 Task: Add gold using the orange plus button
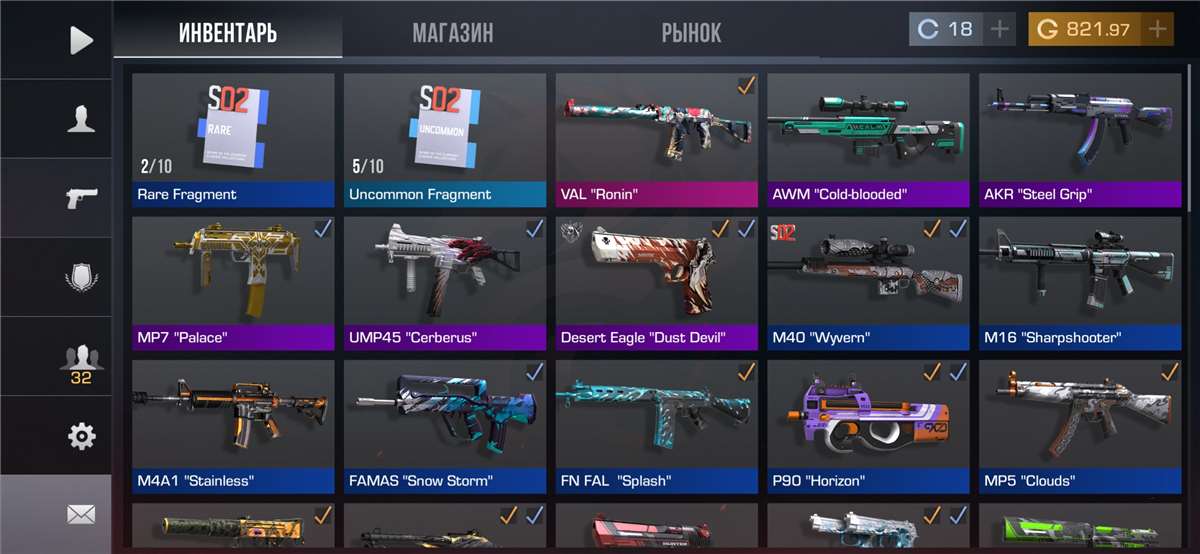coord(1157,29)
